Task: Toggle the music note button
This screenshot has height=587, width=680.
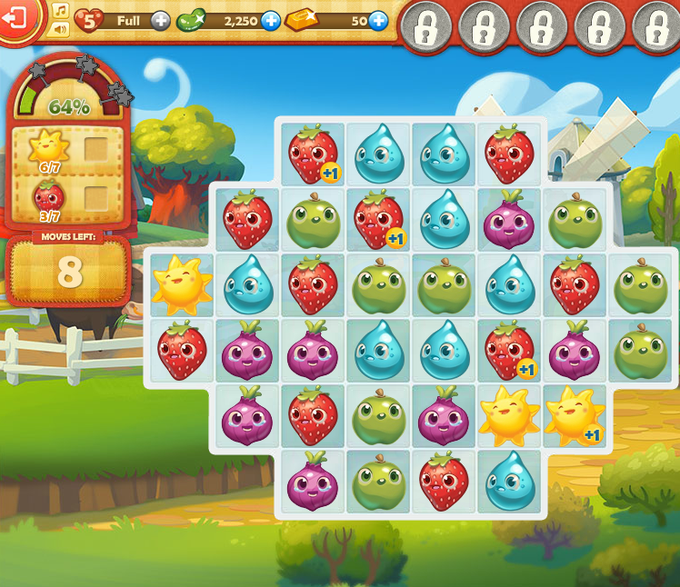Action: point(60,9)
